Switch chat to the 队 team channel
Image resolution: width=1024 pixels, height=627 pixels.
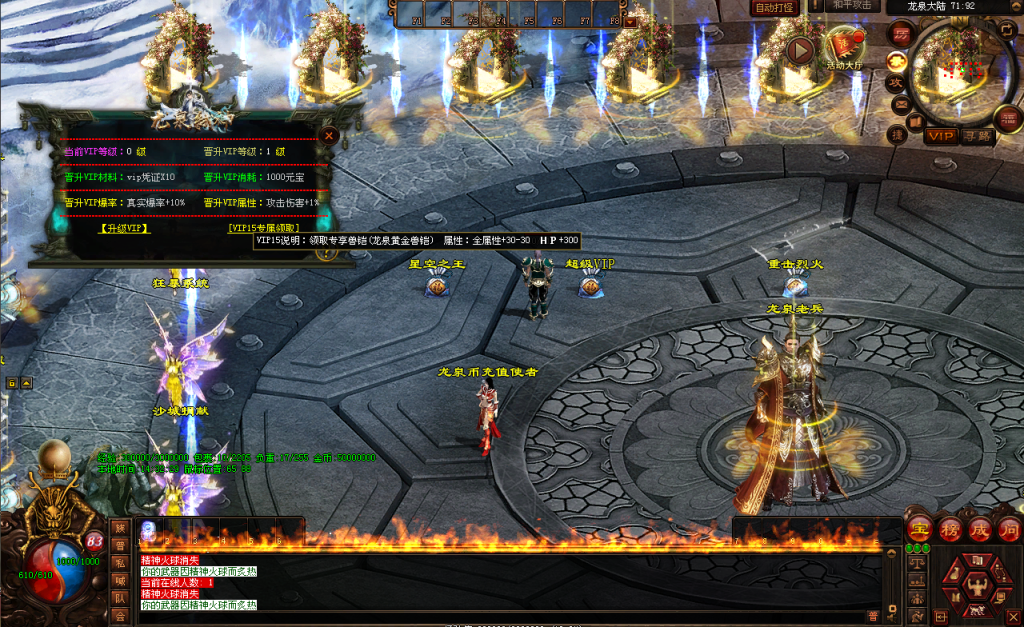coord(120,598)
